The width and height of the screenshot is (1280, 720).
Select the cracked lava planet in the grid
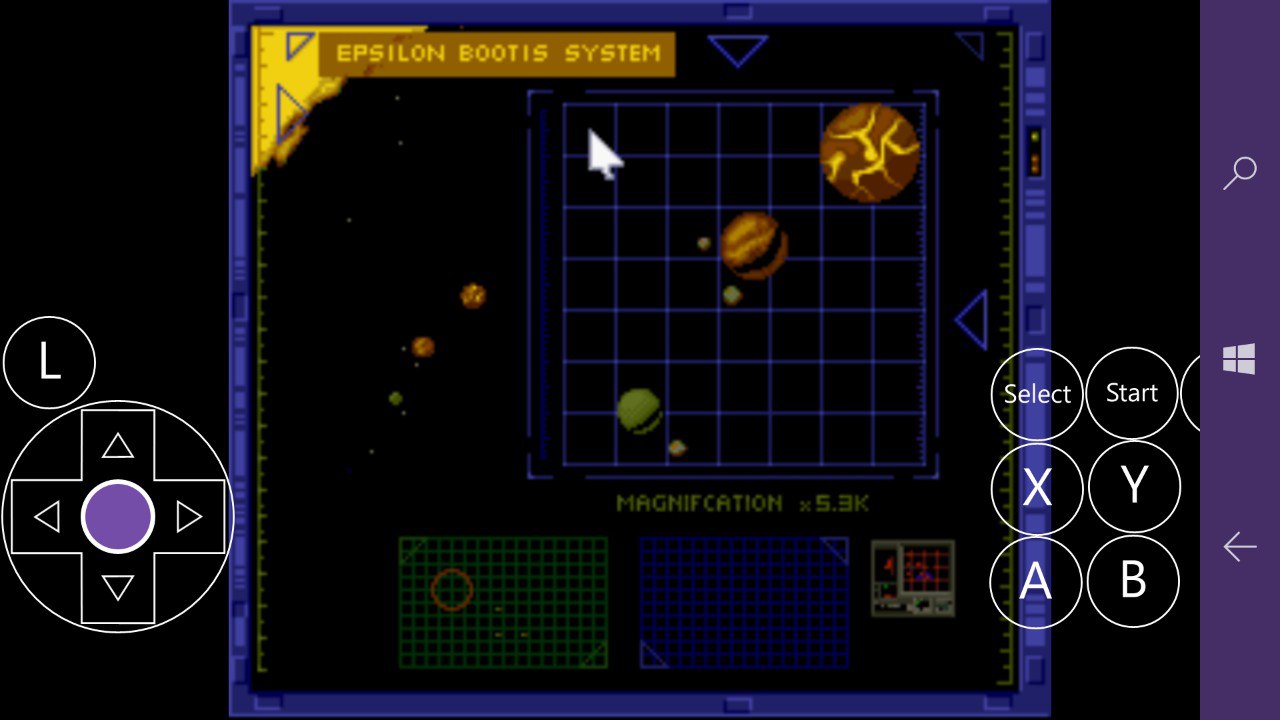click(x=869, y=152)
